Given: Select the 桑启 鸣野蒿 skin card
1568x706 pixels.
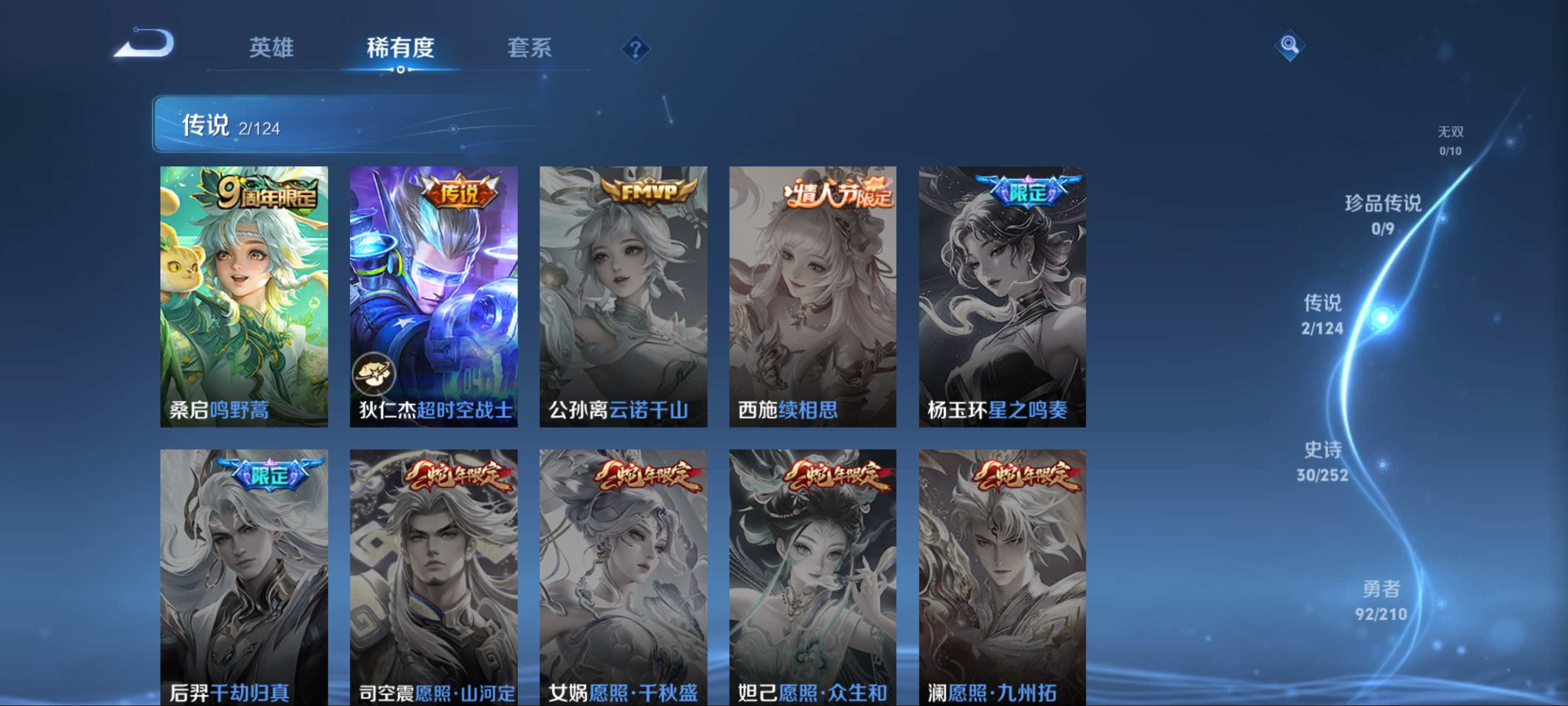Looking at the screenshot, I should click(x=244, y=296).
